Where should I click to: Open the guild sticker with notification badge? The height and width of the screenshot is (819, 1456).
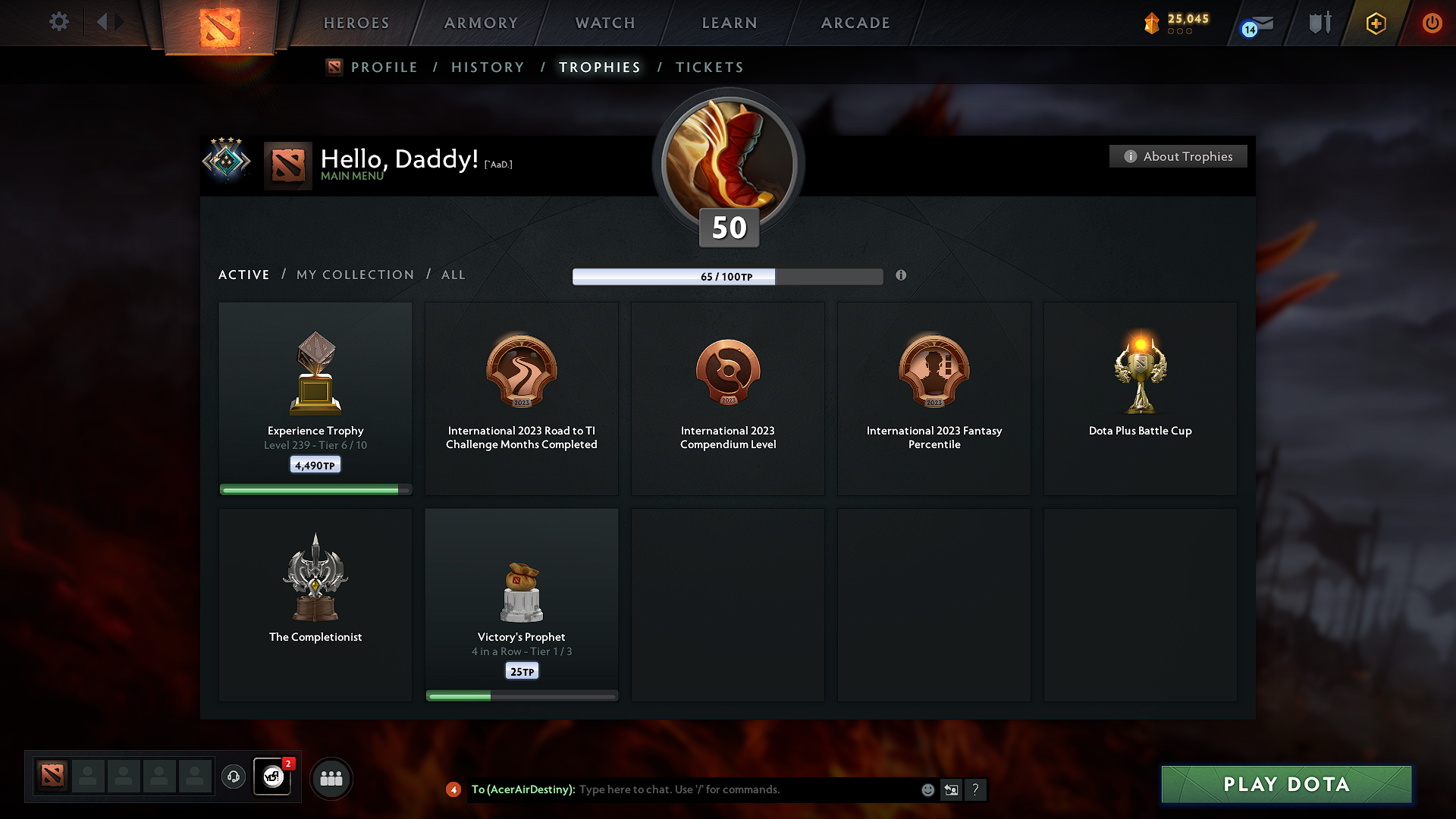(272, 777)
